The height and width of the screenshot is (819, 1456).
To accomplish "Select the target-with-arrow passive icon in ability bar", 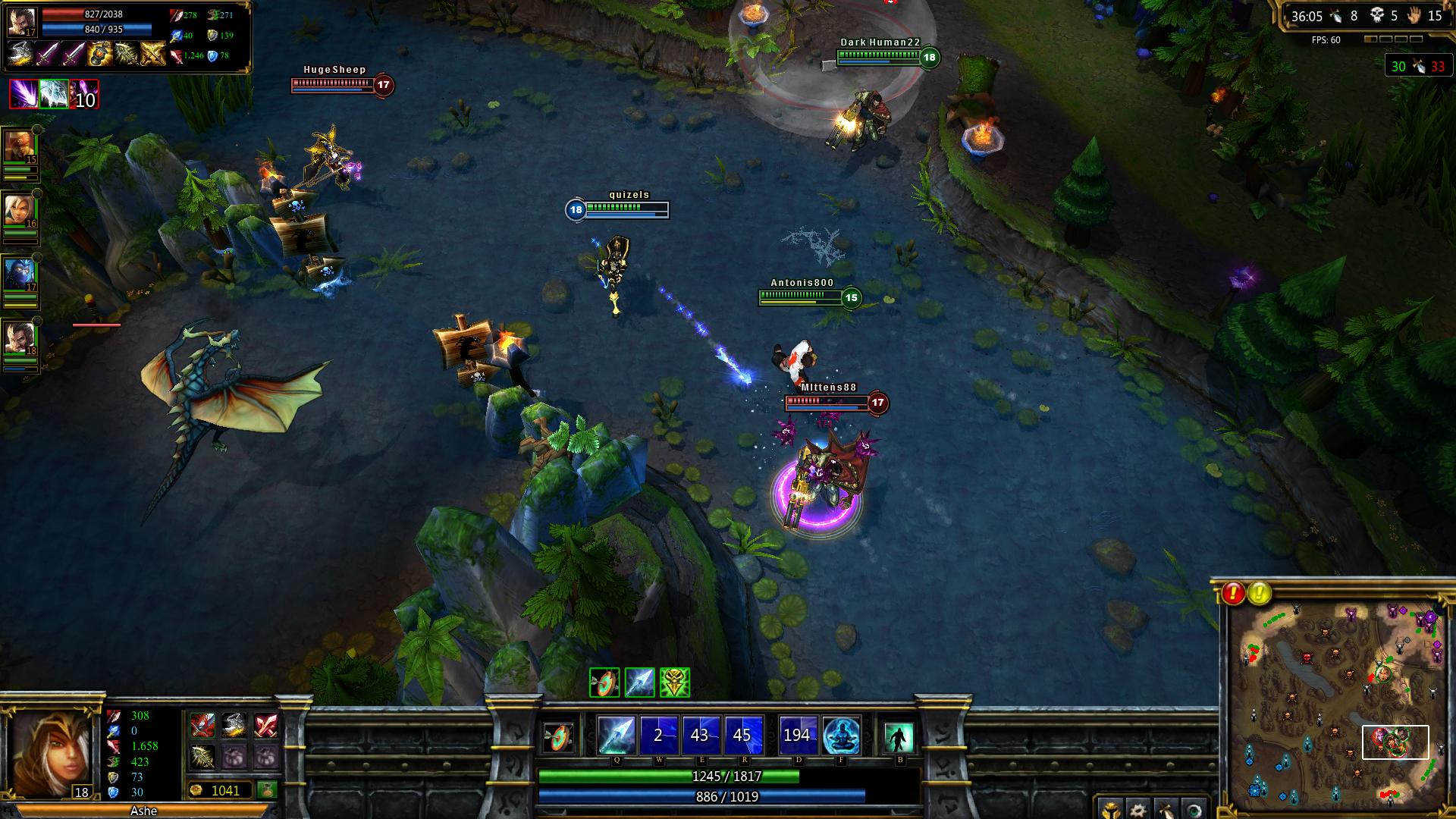I will pos(560,736).
